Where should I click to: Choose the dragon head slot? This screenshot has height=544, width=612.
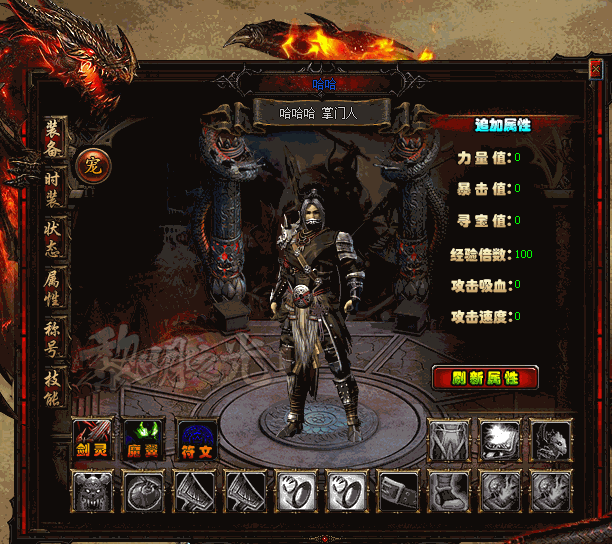tap(550, 439)
